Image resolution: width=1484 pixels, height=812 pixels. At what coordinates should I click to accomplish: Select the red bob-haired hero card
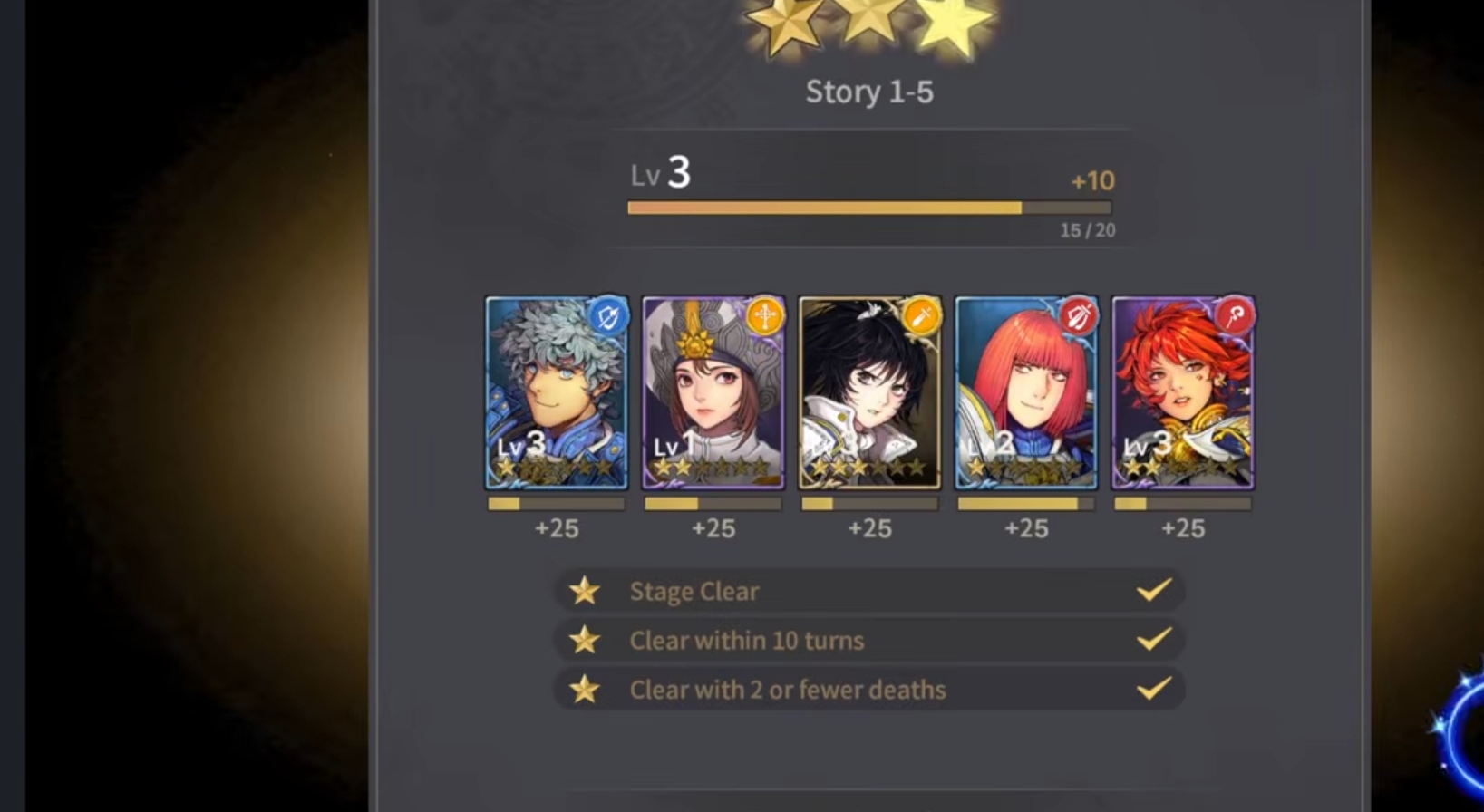point(1026,391)
